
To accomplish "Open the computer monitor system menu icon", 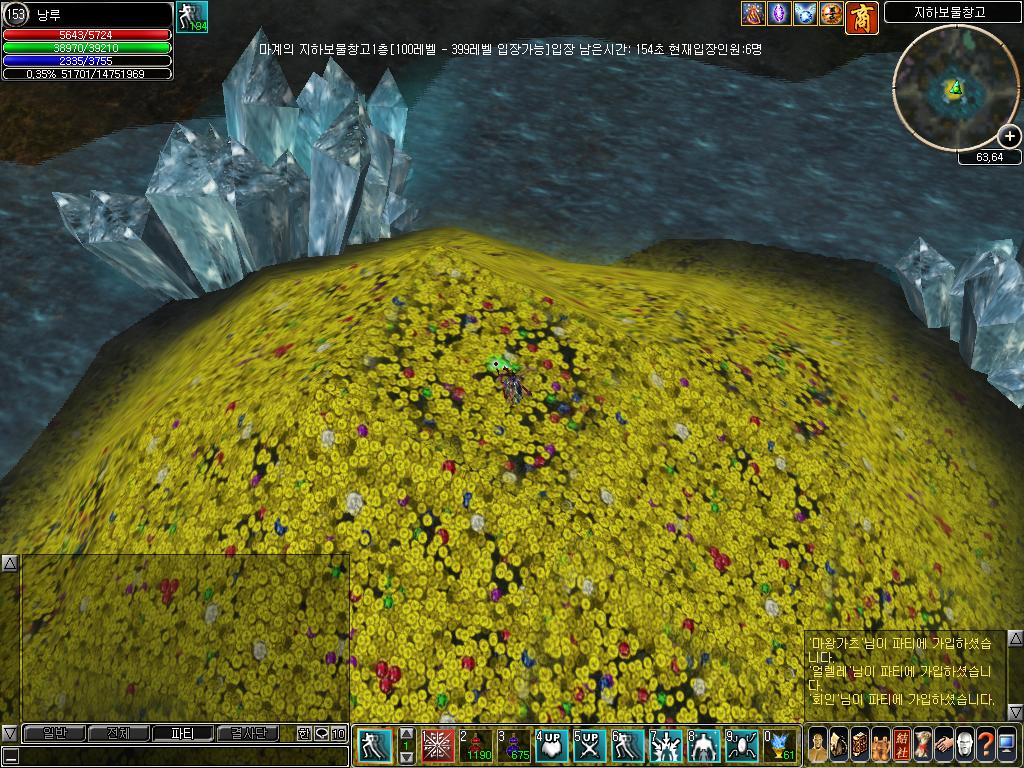I will 1007,745.
